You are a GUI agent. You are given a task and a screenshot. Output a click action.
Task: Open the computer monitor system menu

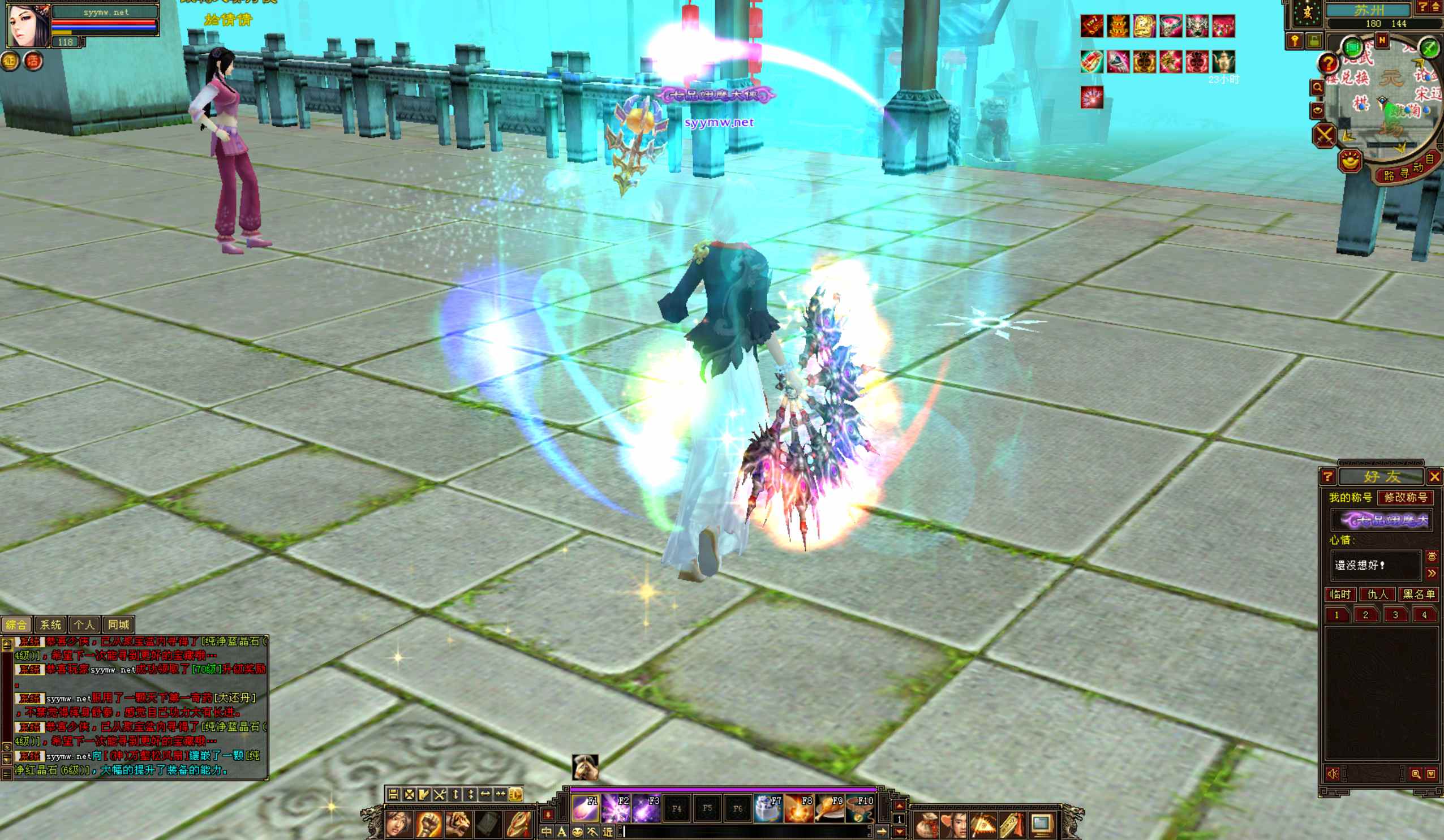pos(1041,825)
